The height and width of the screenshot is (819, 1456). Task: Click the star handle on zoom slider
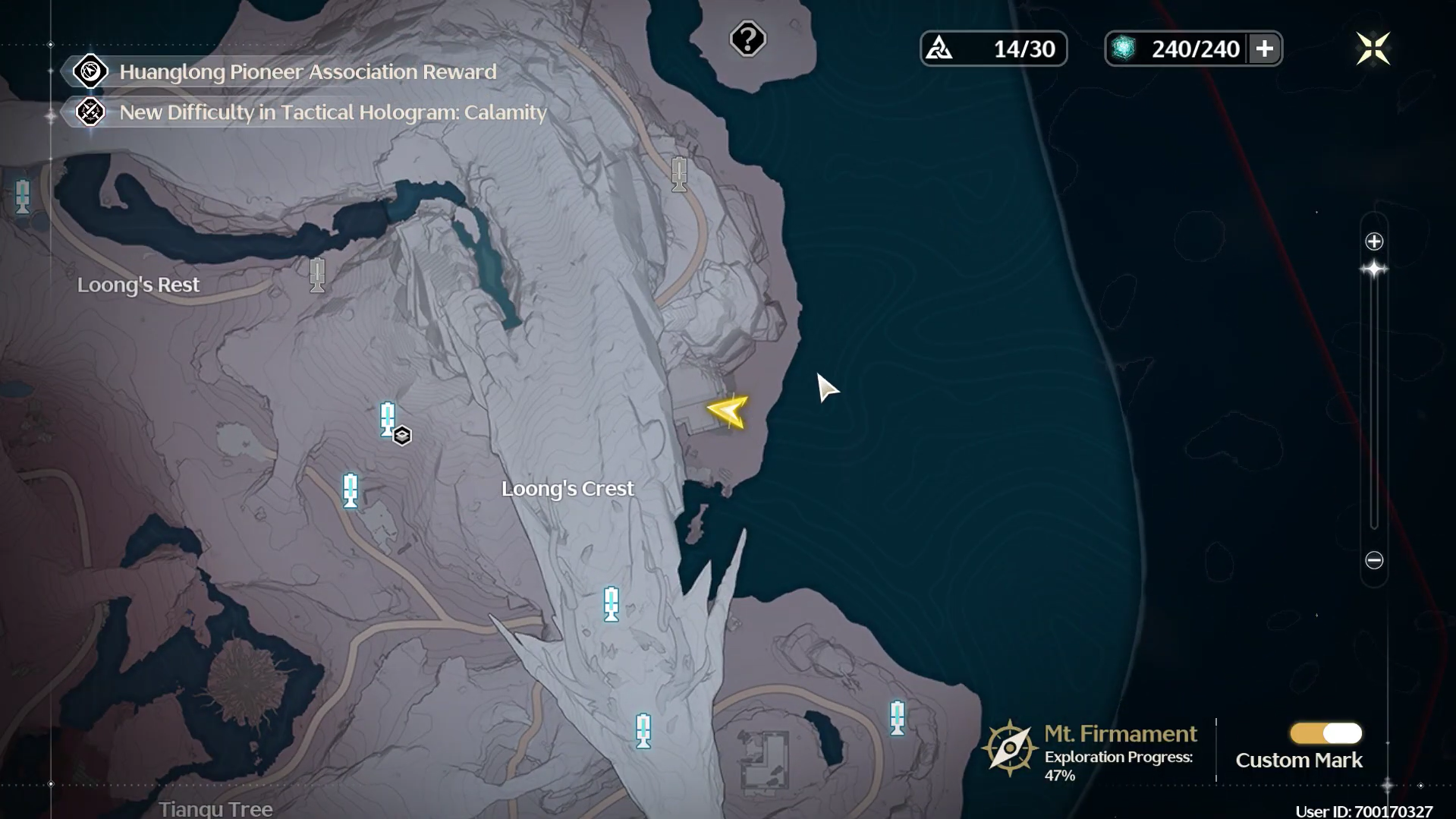pyautogui.click(x=1374, y=269)
